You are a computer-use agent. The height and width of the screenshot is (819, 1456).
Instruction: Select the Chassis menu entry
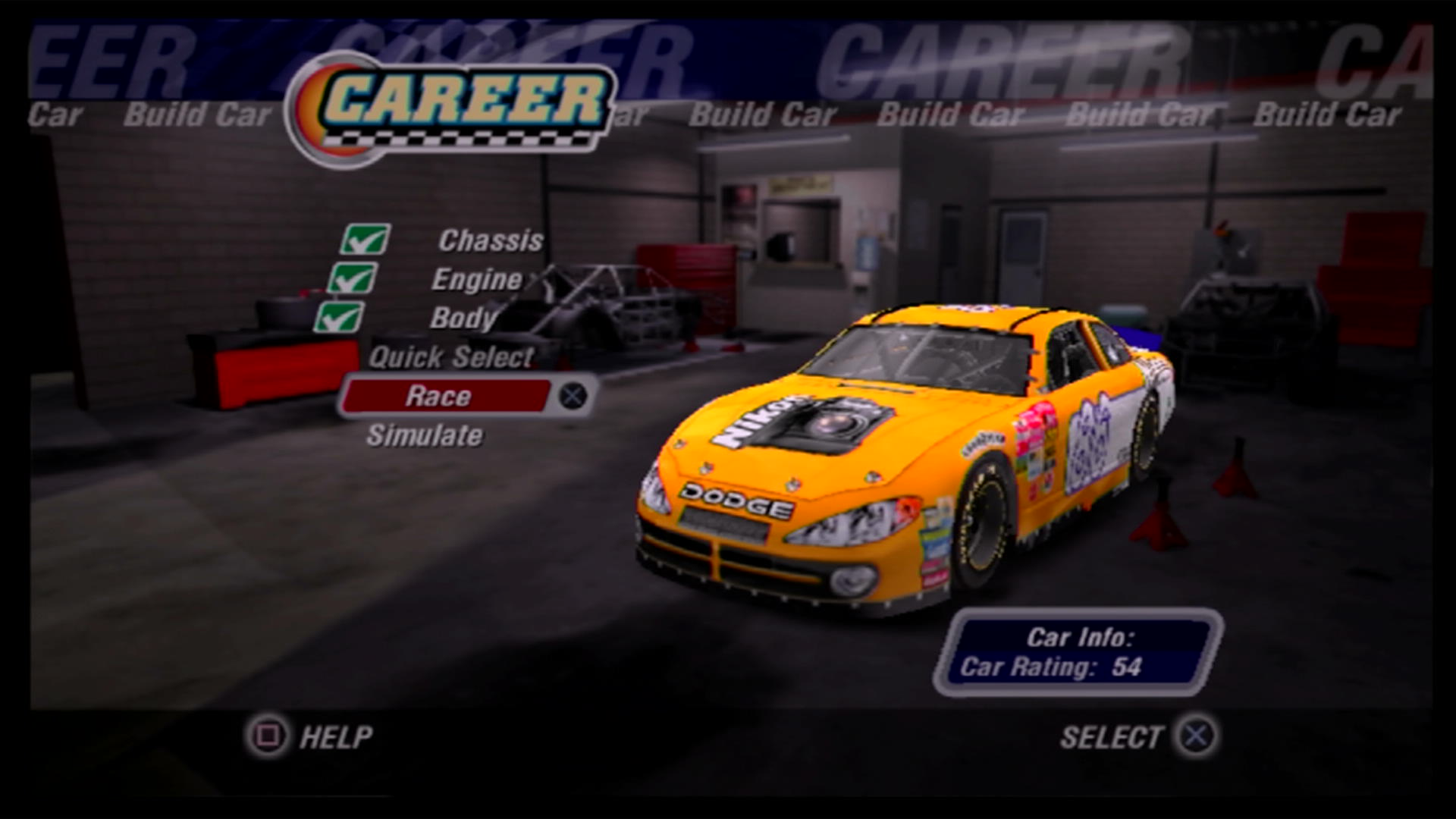tap(491, 240)
